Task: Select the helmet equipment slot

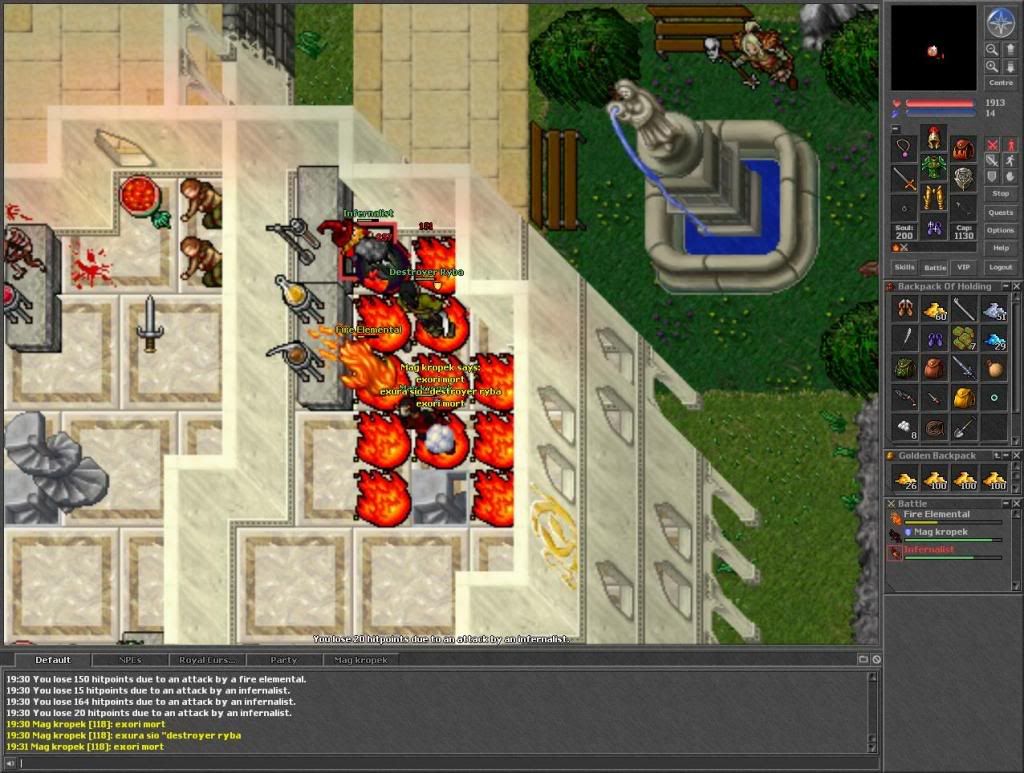Action: tap(934, 137)
